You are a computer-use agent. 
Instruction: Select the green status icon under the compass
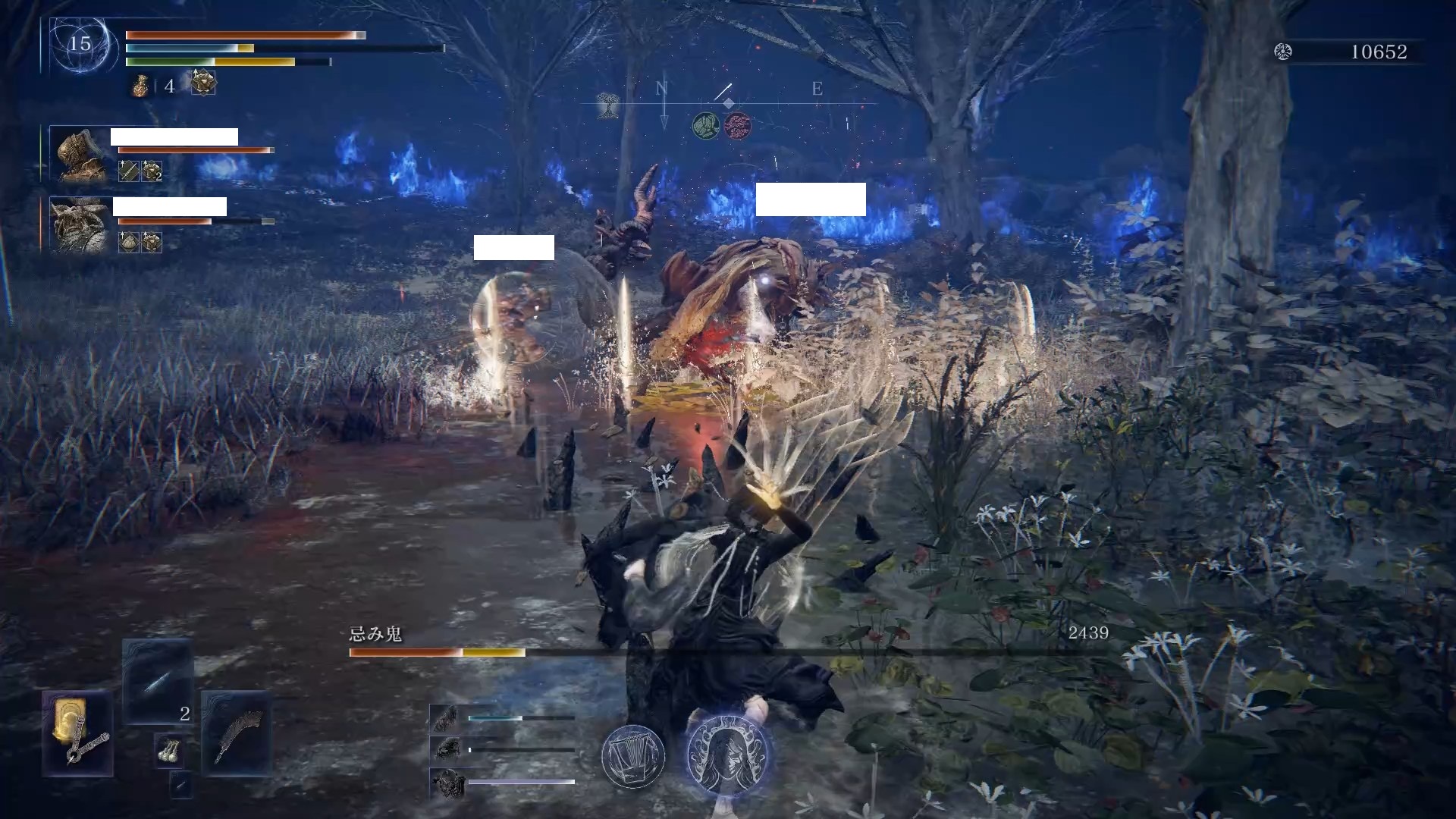706,126
